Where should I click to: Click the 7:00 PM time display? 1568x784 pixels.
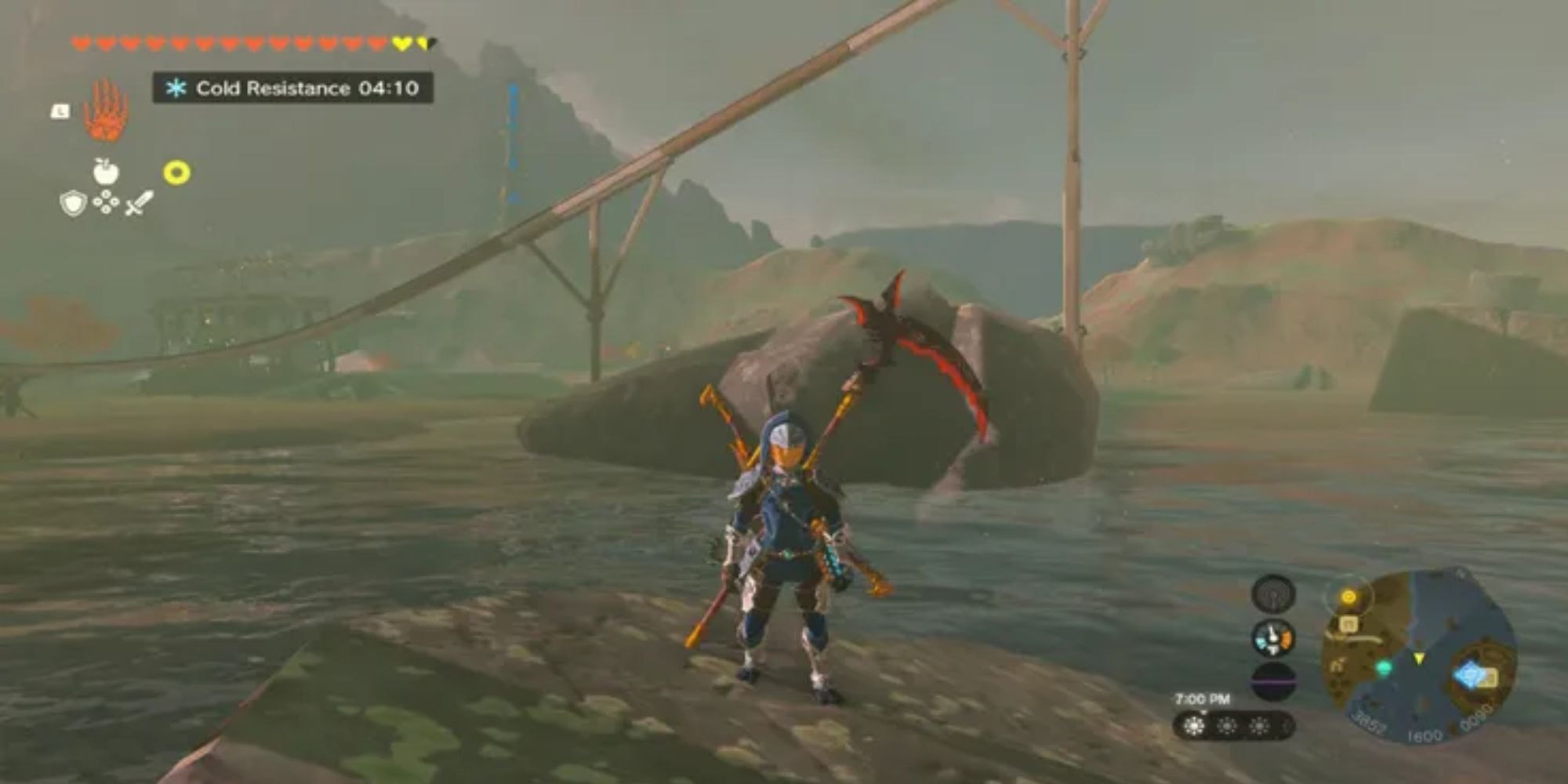(1203, 699)
